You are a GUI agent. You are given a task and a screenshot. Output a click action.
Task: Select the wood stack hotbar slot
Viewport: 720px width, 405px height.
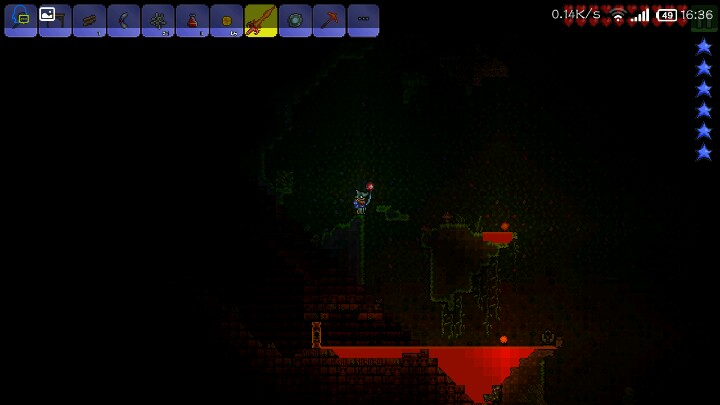[x=89, y=20]
